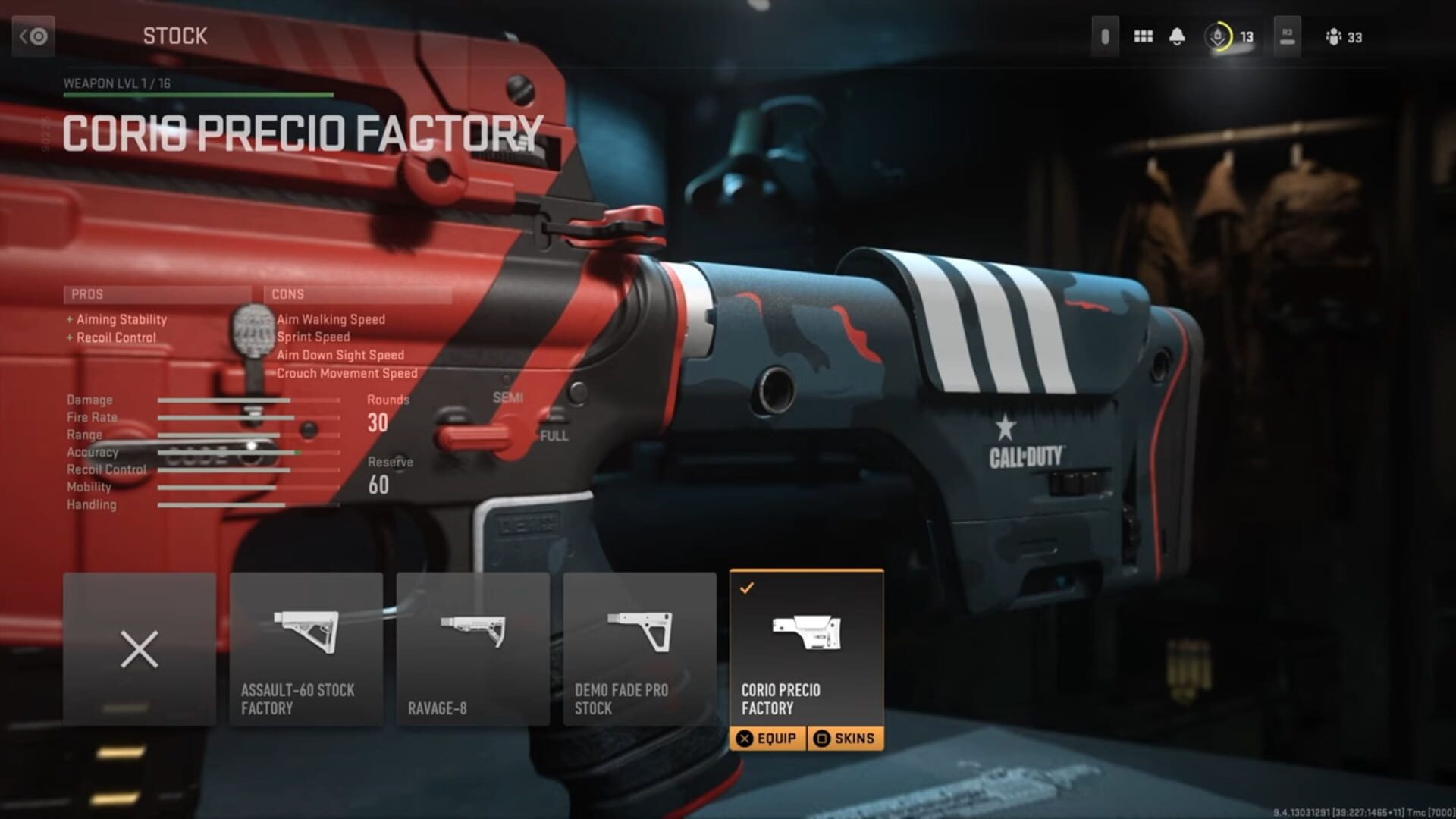
Task: Select the Assault-60 Stock Factory tile
Action: point(306,649)
